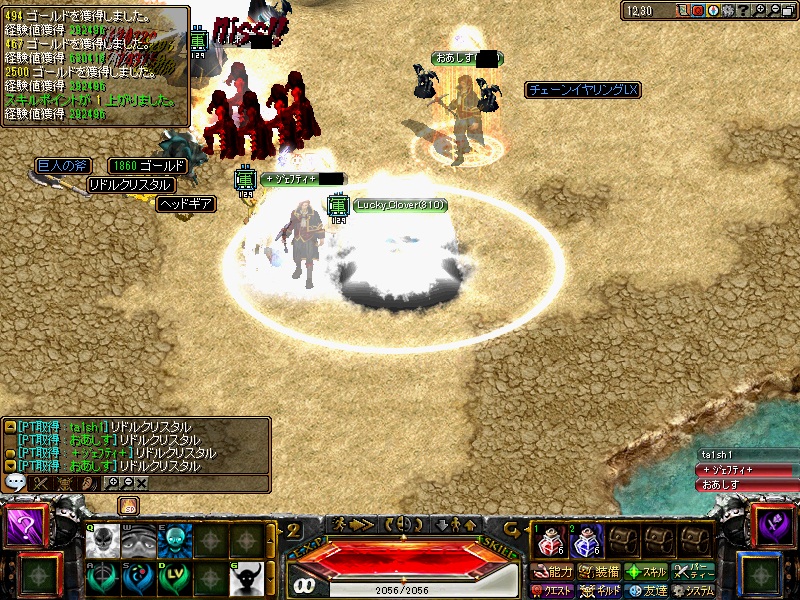Activate the green LV skill on D
The height and width of the screenshot is (600, 800).
pyautogui.click(x=173, y=578)
